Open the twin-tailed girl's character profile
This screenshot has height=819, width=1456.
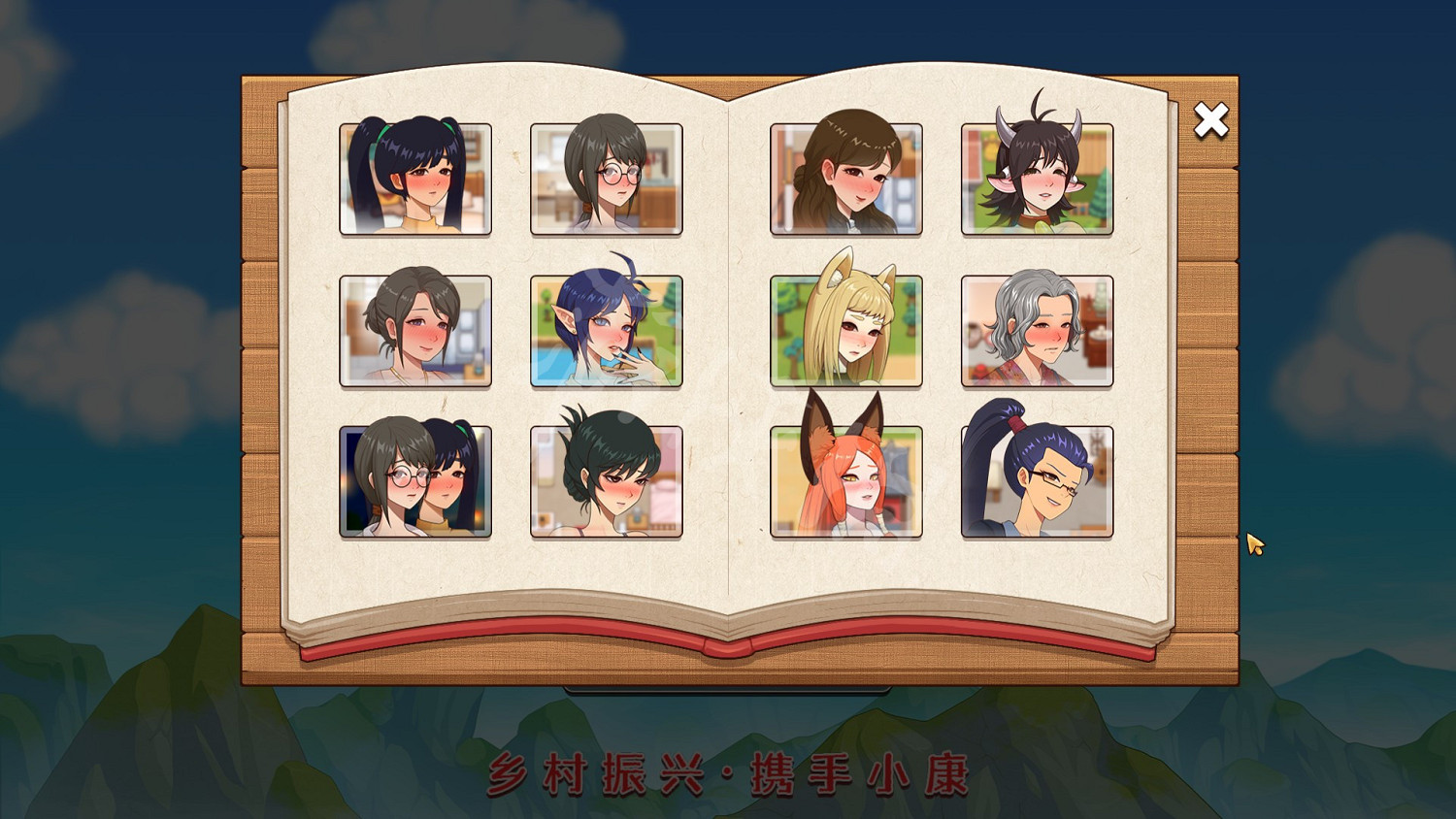[414, 179]
